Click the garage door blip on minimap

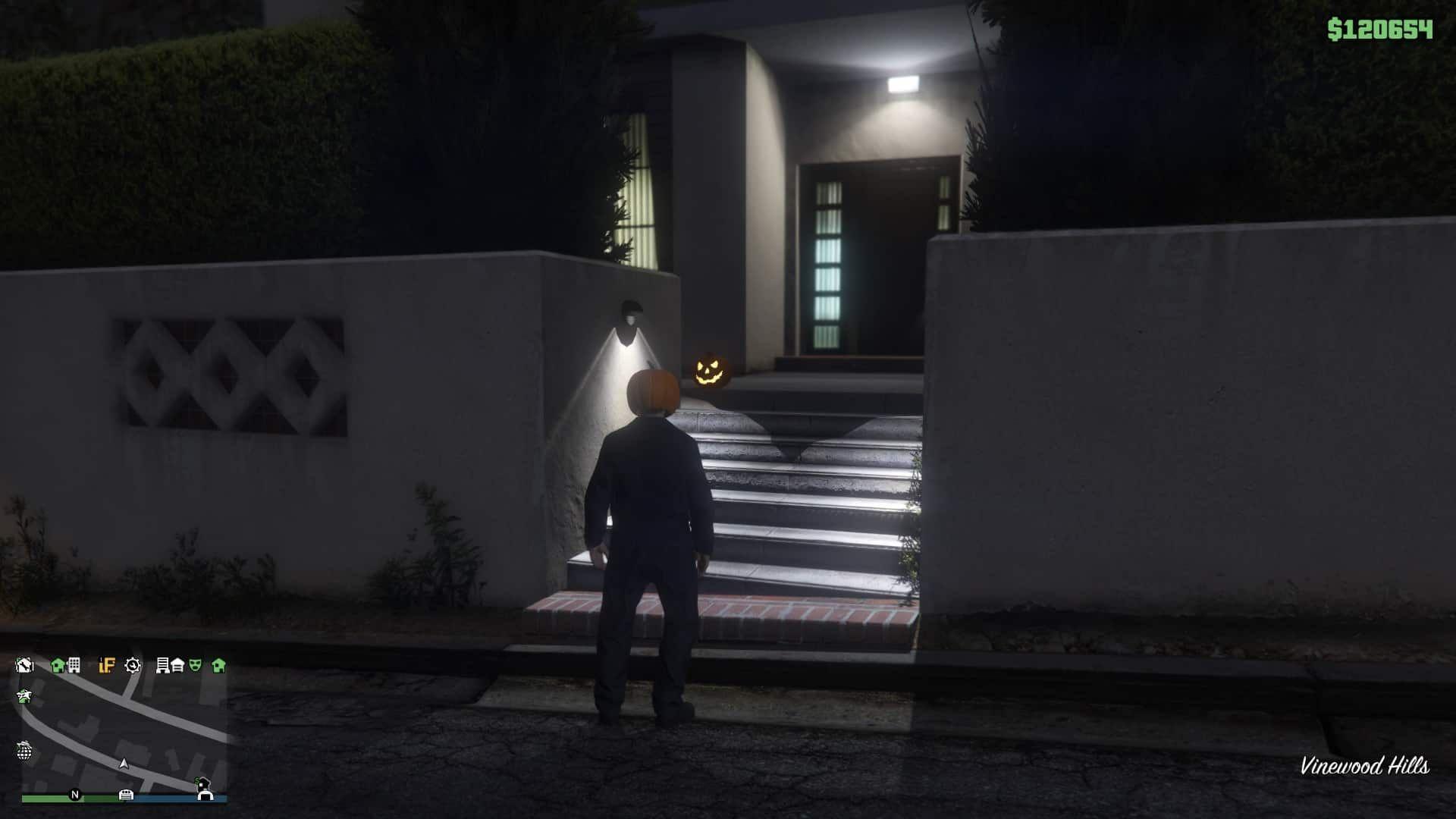coord(177,667)
